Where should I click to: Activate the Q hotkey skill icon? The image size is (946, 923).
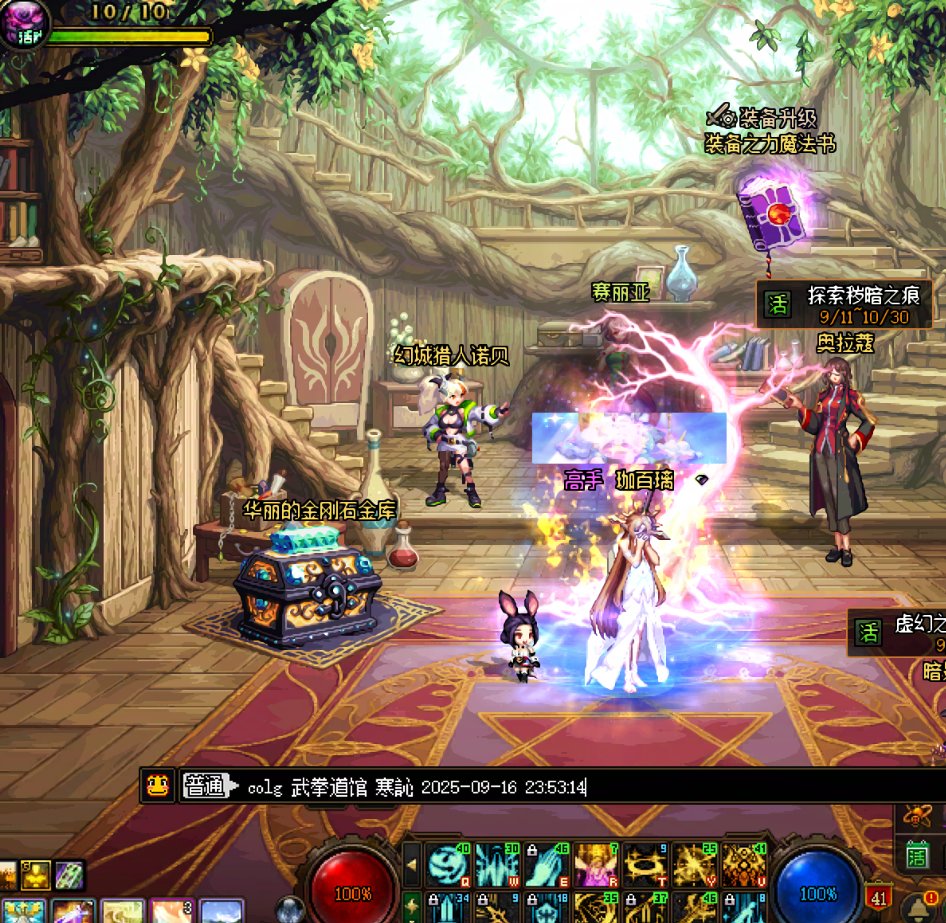(448, 864)
